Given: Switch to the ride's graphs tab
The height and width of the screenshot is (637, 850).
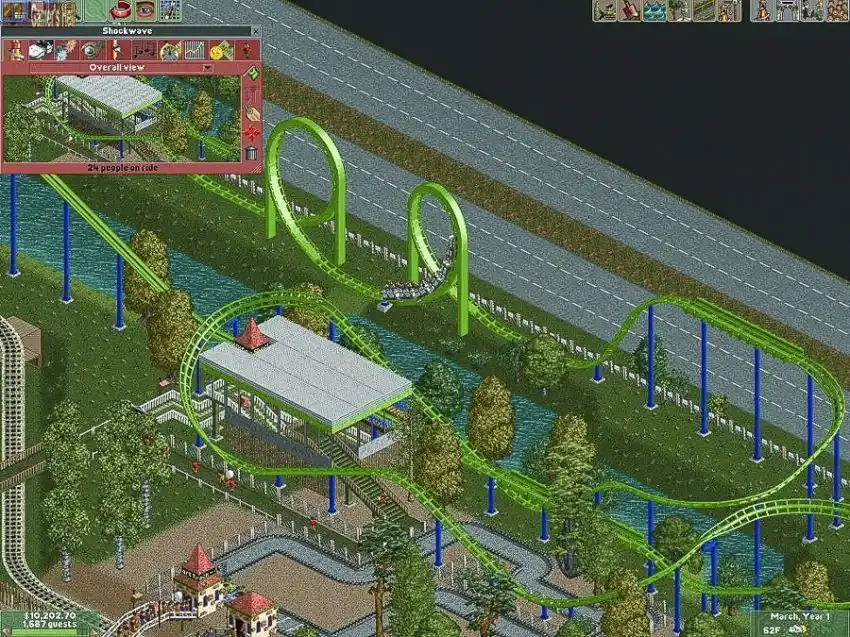Looking at the screenshot, I should [195, 50].
